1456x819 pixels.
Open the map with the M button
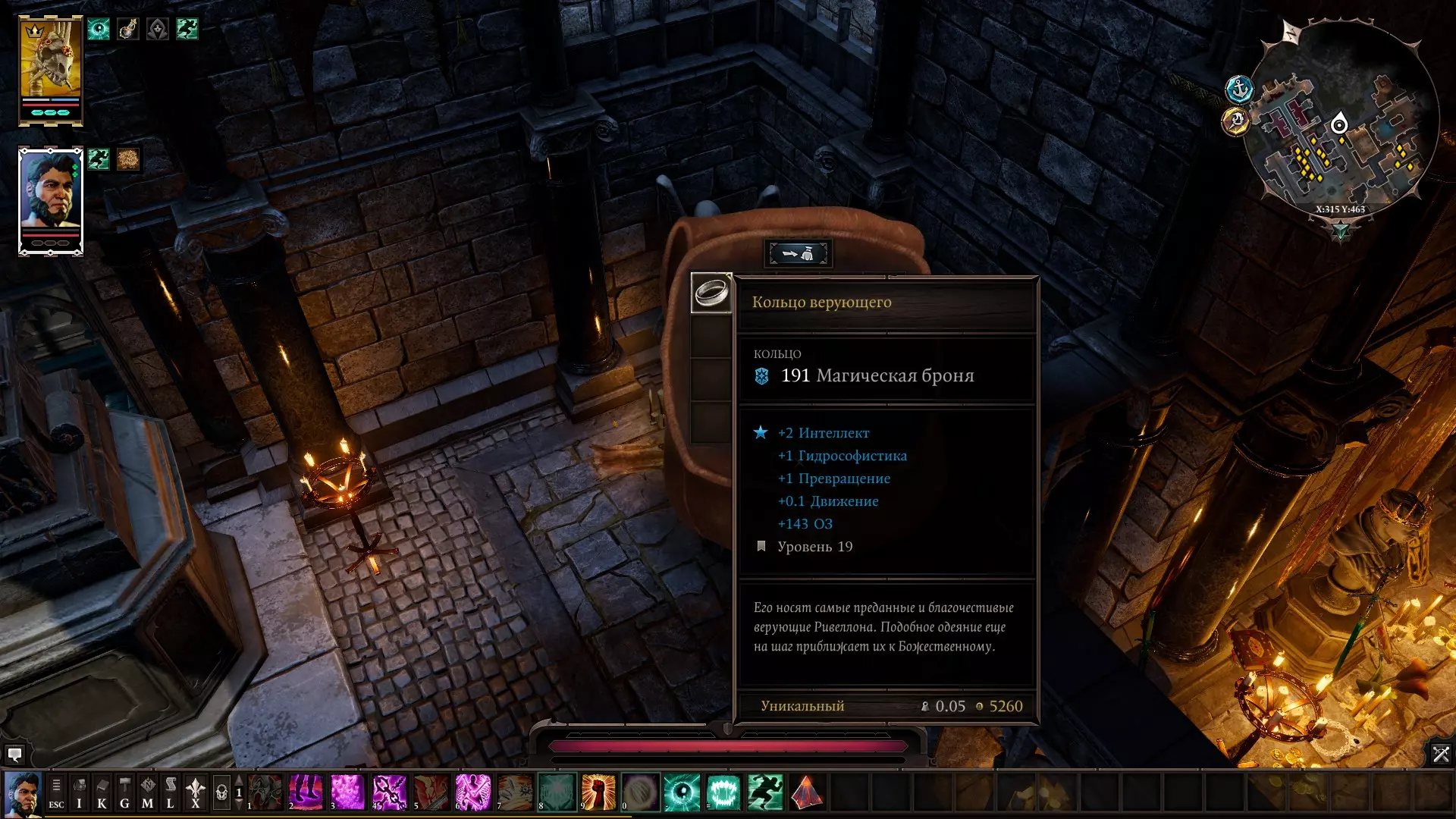click(x=147, y=793)
